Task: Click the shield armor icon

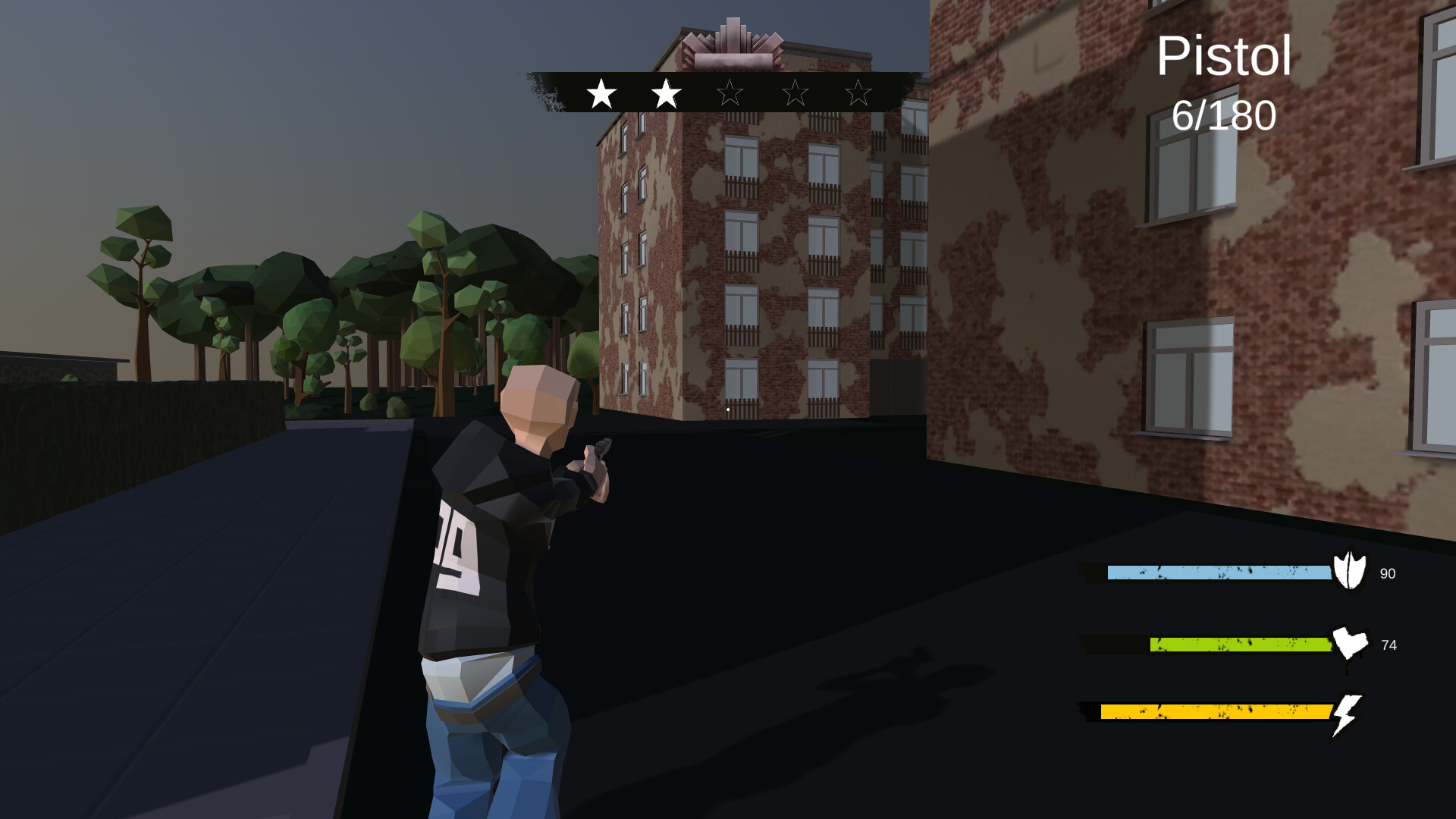Action: (1351, 573)
